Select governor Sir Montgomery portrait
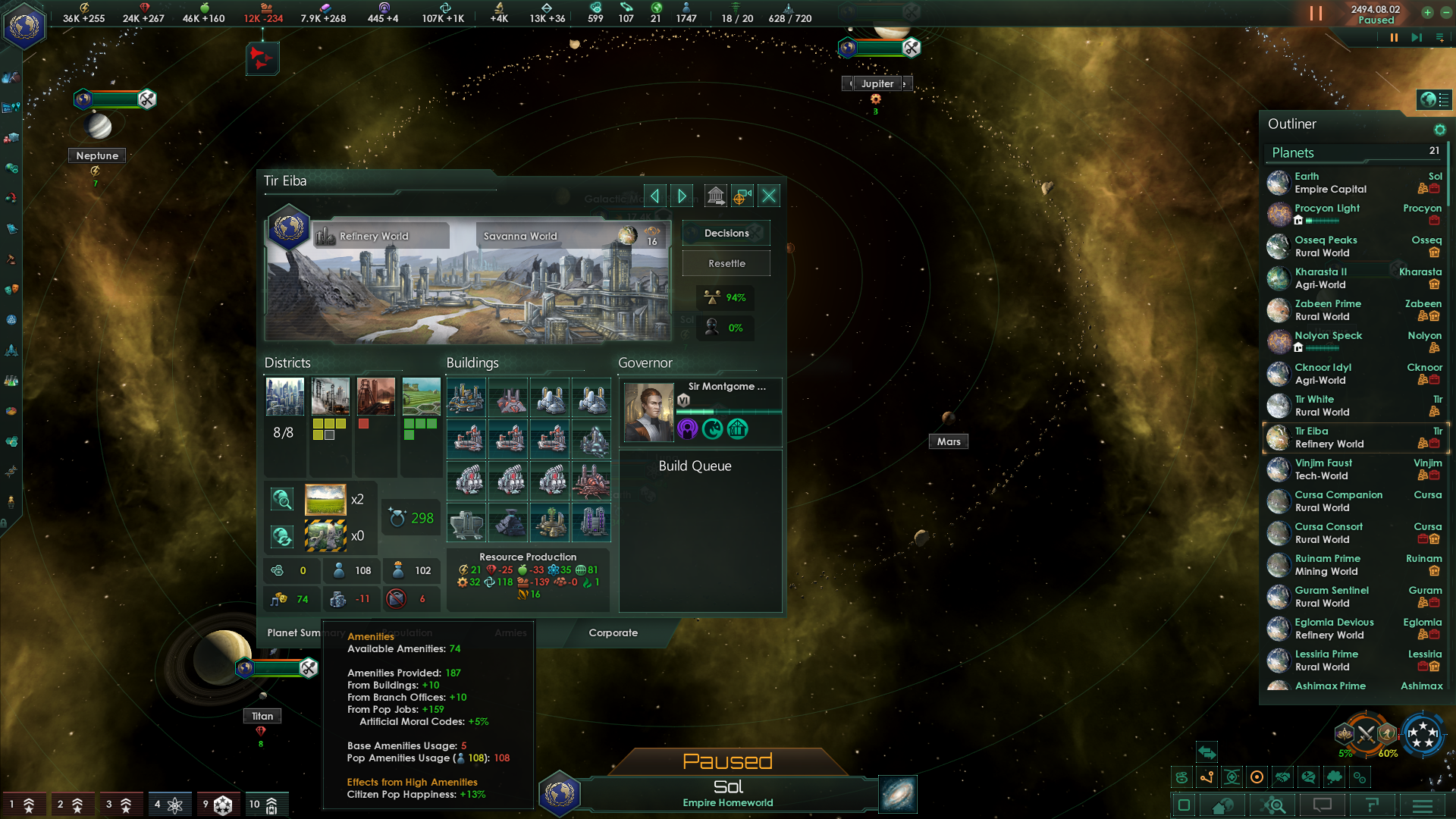This screenshot has height=819, width=1456. (648, 412)
